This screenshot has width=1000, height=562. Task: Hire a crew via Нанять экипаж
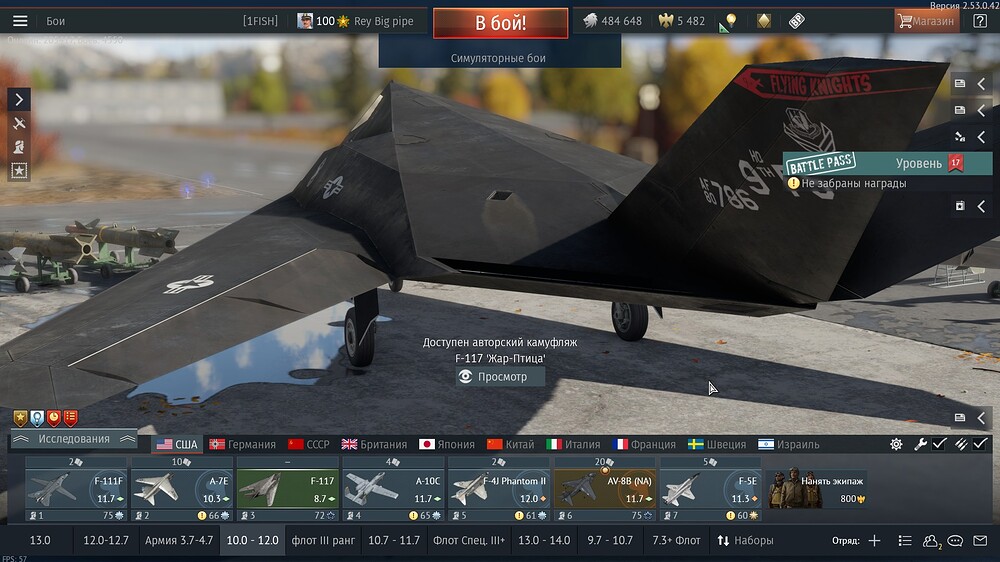pyautogui.click(x=818, y=489)
